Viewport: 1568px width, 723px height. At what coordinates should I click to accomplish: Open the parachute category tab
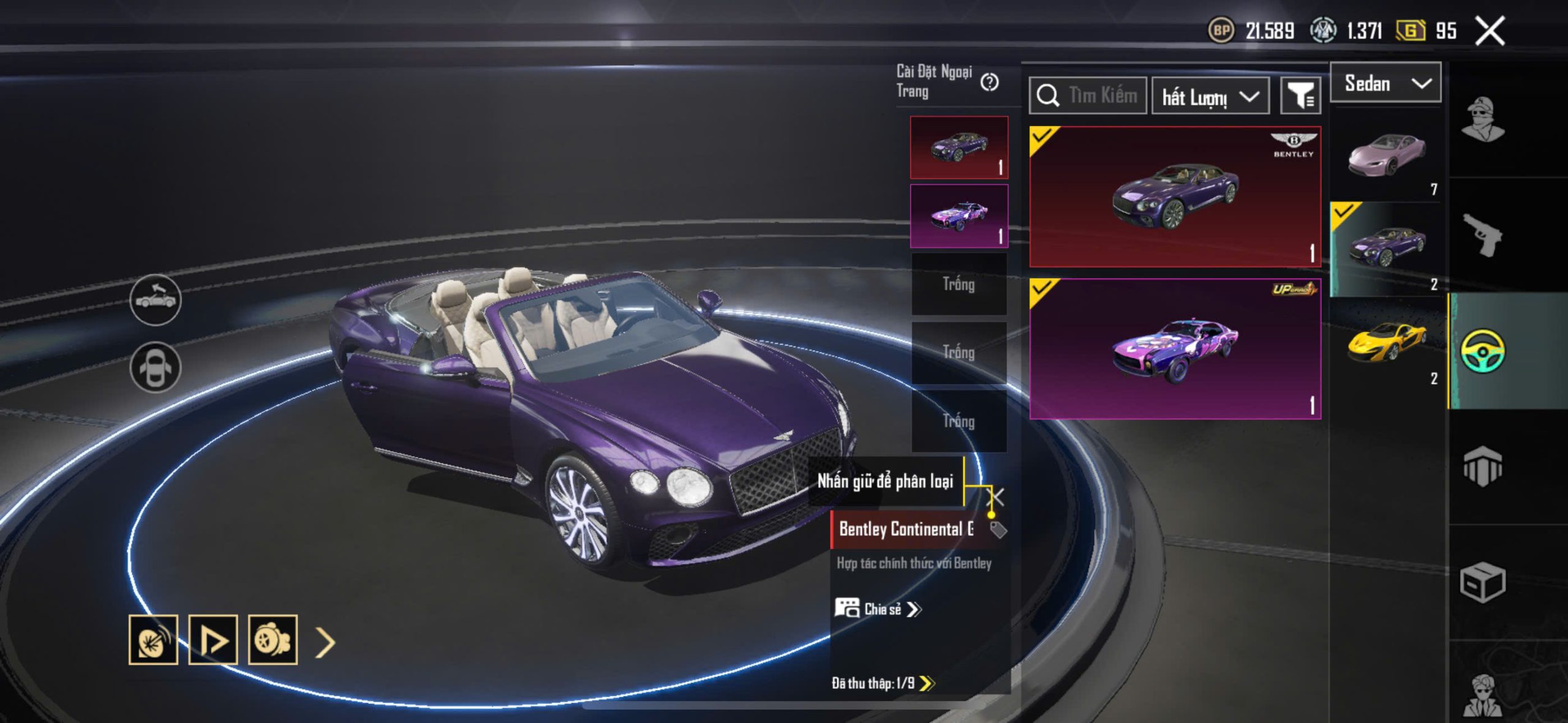(x=1482, y=466)
